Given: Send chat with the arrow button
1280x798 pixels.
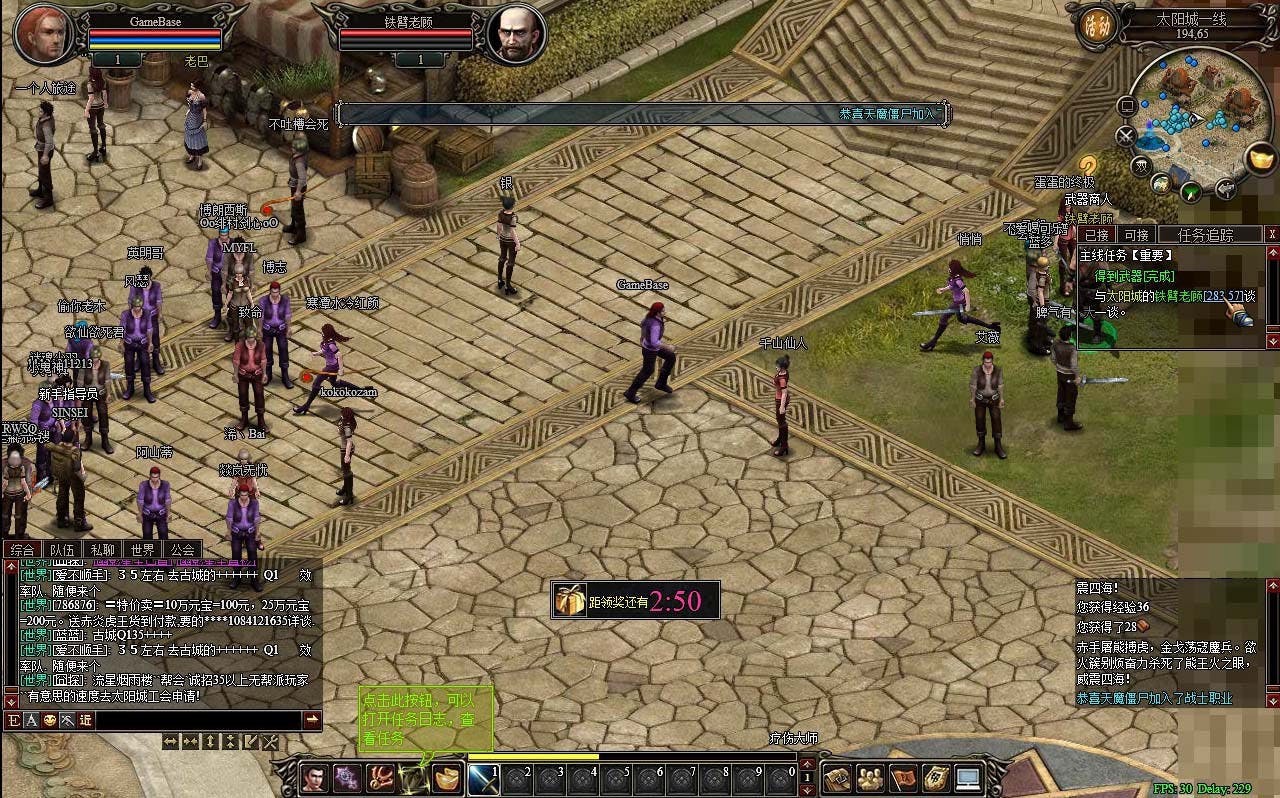Looking at the screenshot, I should [x=312, y=720].
